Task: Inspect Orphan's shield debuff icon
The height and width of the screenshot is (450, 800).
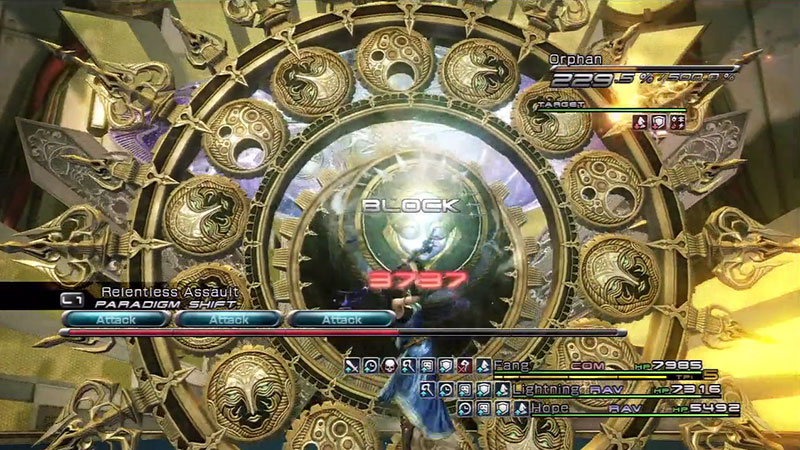Action: (x=659, y=122)
